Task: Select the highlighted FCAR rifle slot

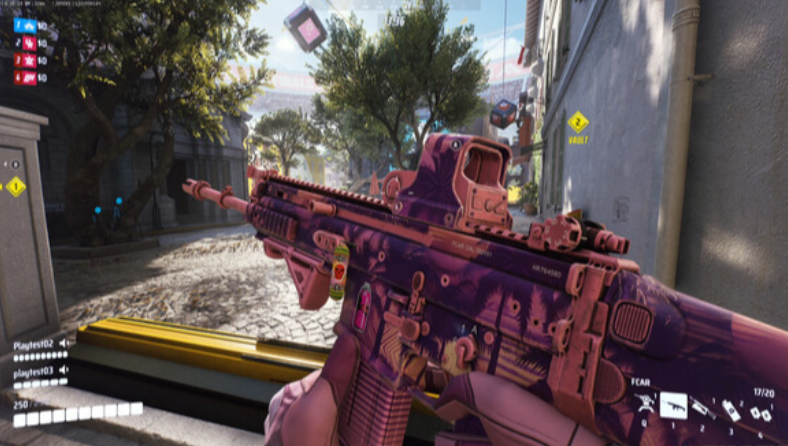Action: [x=673, y=403]
